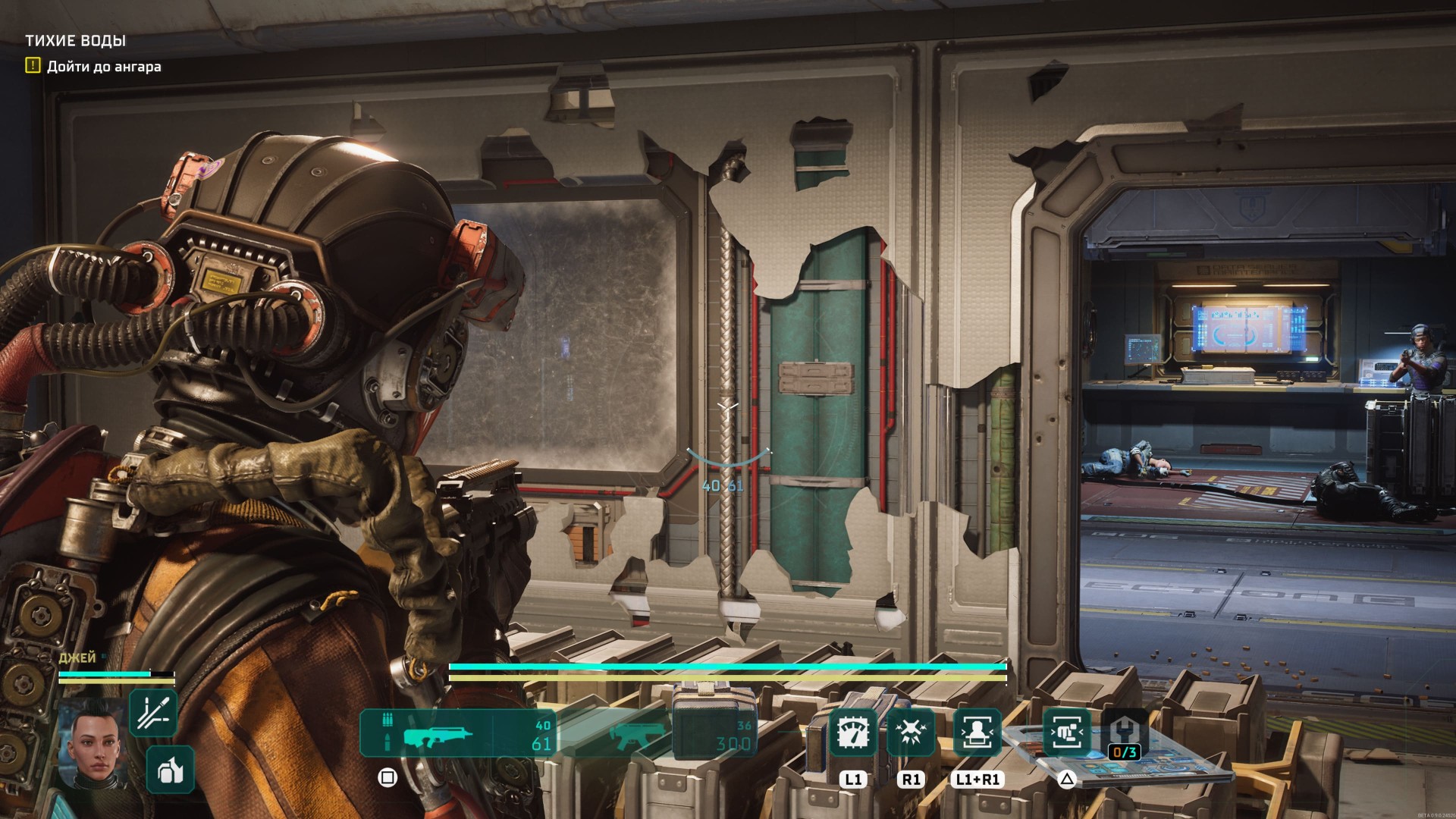
Task: Use the crossed burst ability icon
Action: (x=910, y=733)
